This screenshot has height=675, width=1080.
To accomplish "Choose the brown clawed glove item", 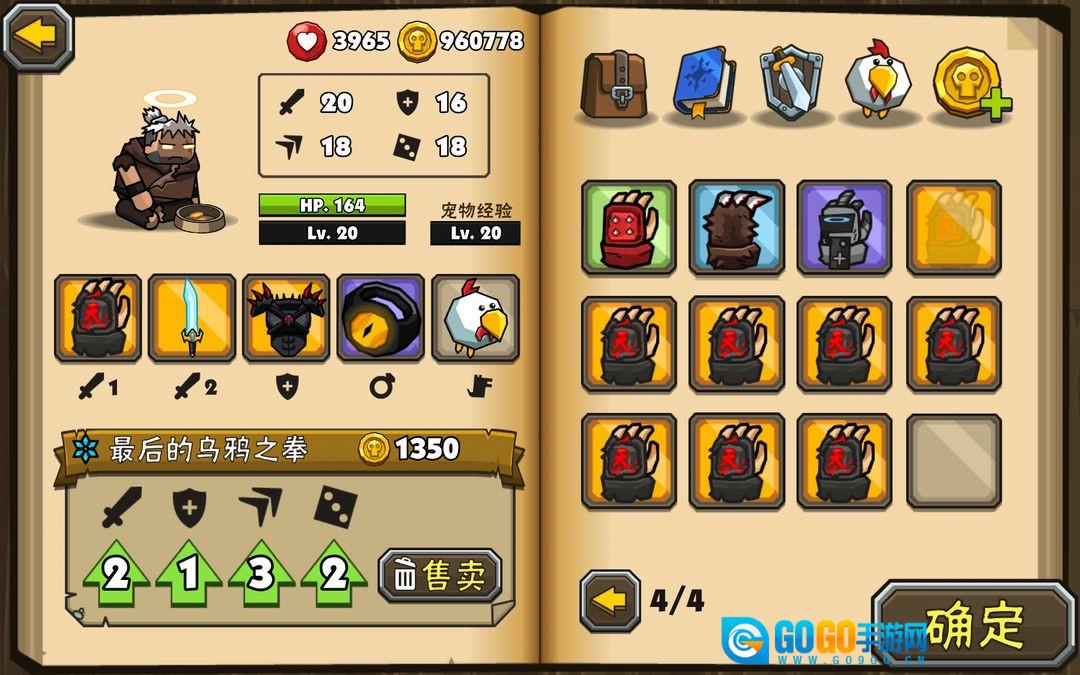I will 737,227.
